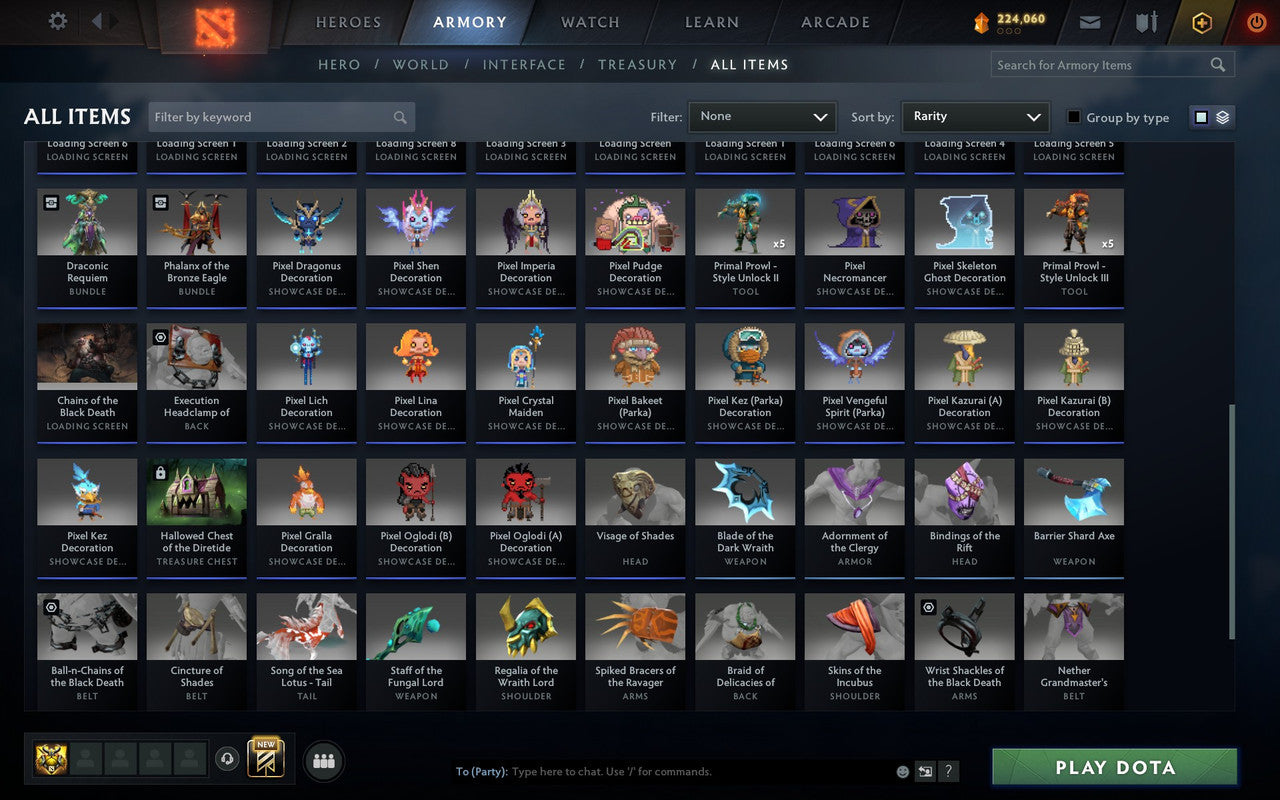Click the power button to exit the game

pos(1256,22)
